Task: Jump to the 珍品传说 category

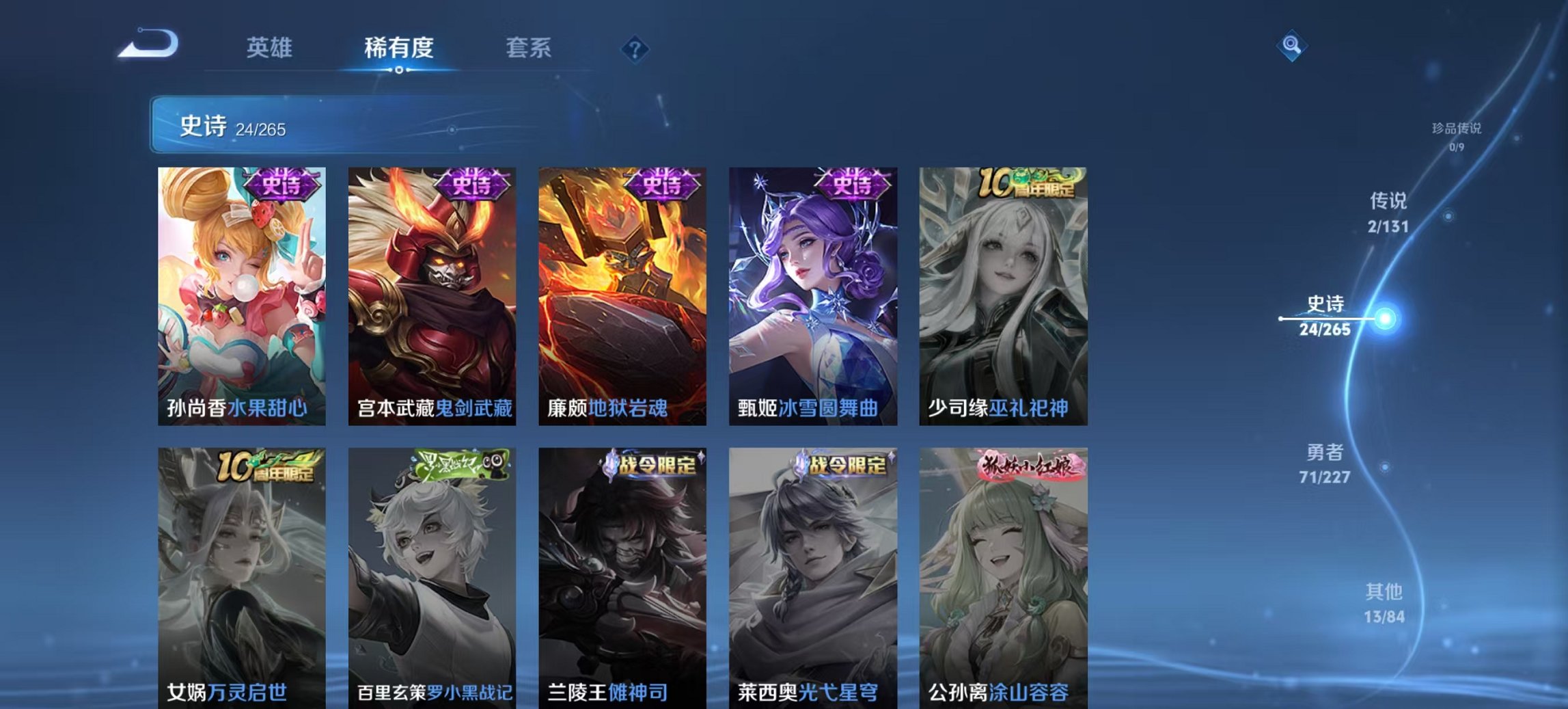Action: click(1457, 133)
